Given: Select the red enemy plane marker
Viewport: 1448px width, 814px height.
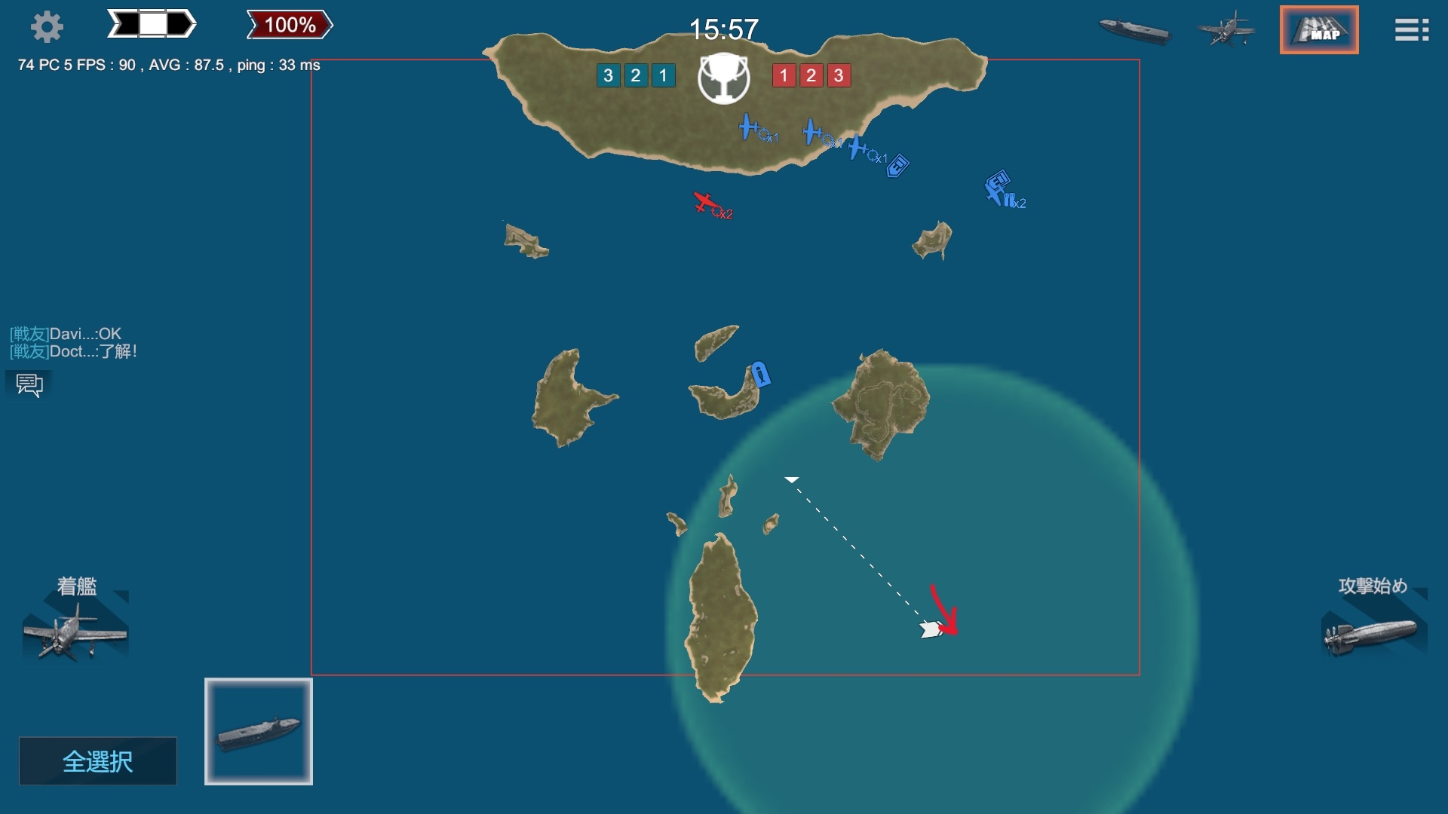Looking at the screenshot, I should pyautogui.click(x=706, y=204).
